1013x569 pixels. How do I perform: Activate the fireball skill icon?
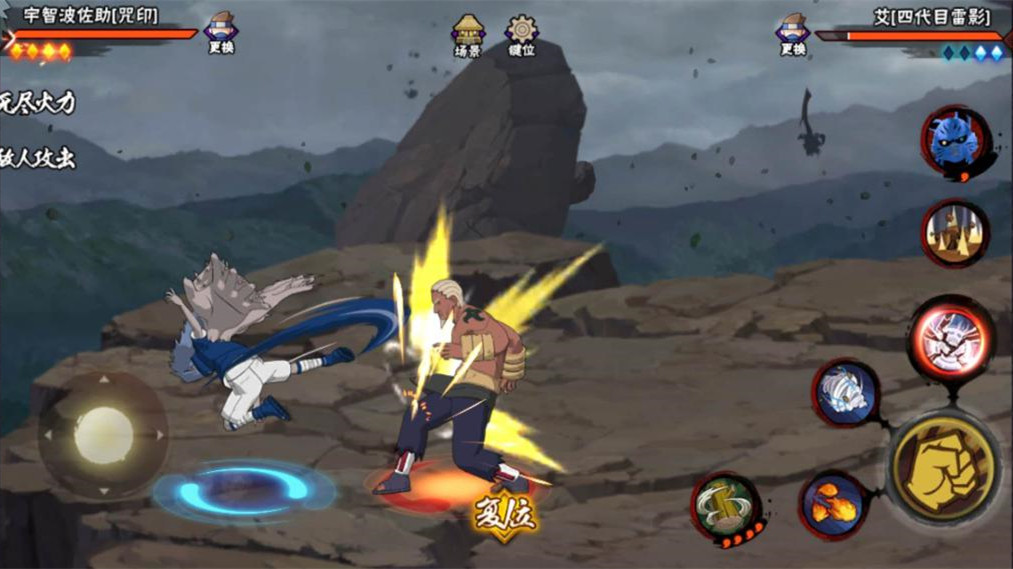(x=833, y=505)
